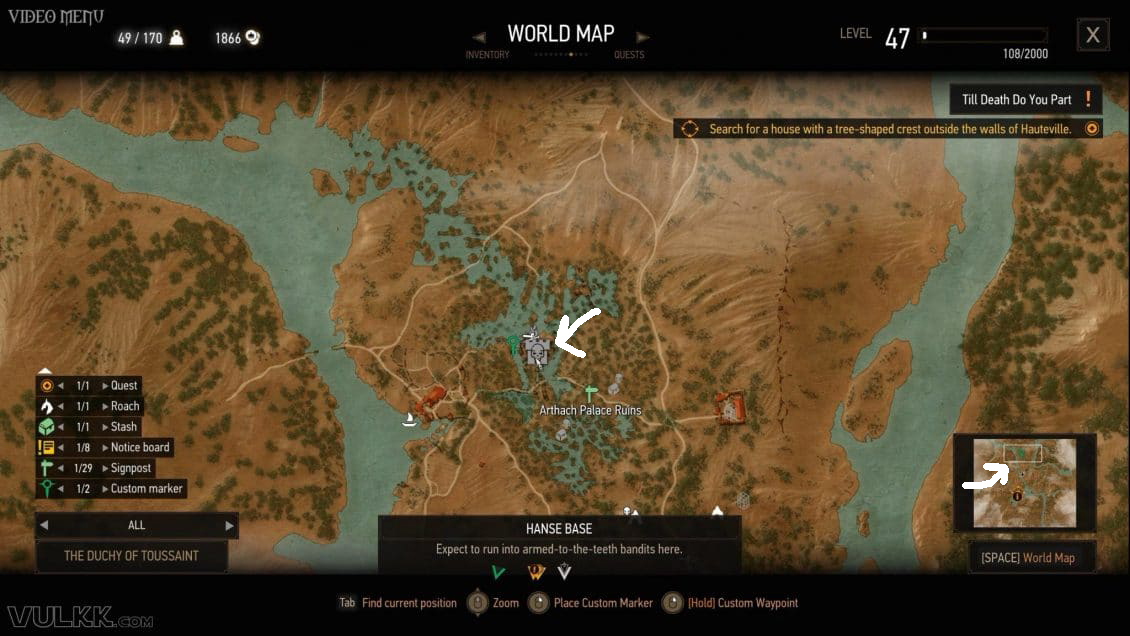1130x636 pixels.
Task: Open The Duchy of Toussaint region button
Action: coord(131,556)
